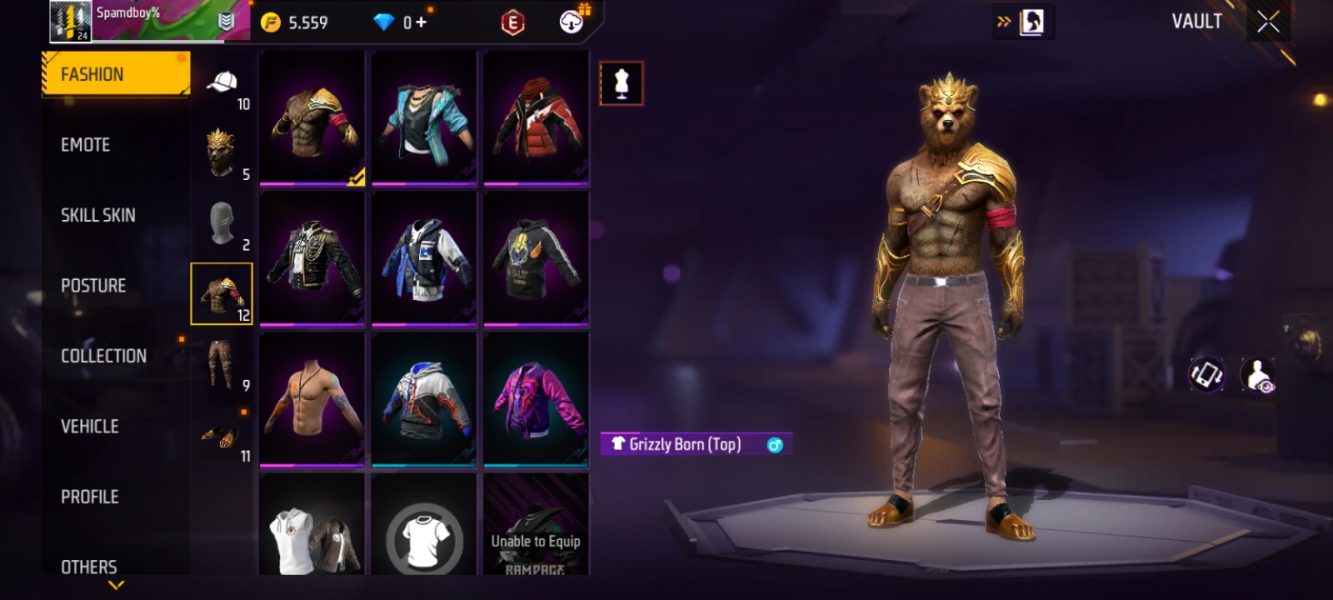Click the mannequin outfit preview button
The height and width of the screenshot is (600, 1333).
pyautogui.click(x=621, y=83)
